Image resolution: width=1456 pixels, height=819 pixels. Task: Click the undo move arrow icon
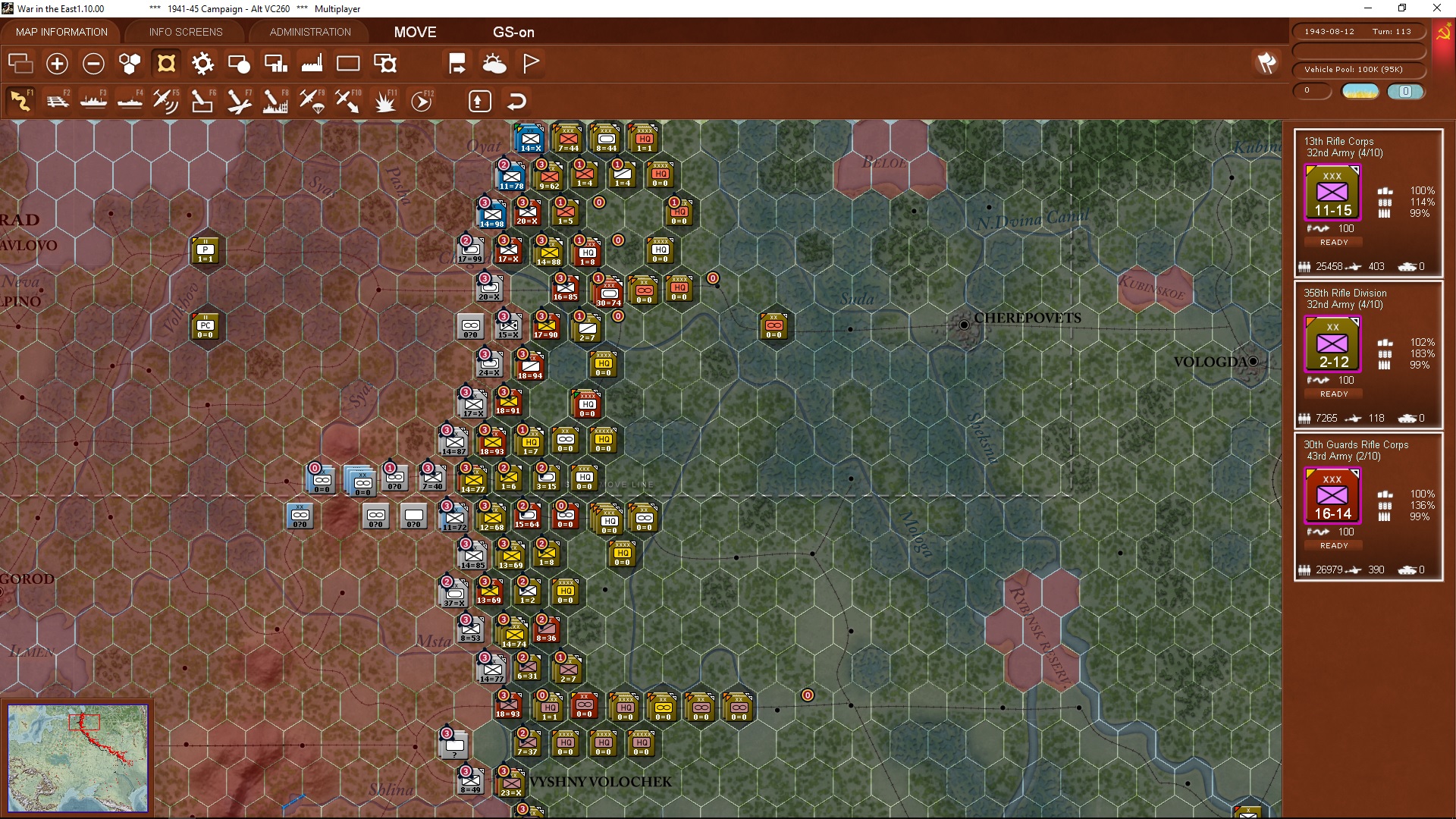click(x=516, y=100)
